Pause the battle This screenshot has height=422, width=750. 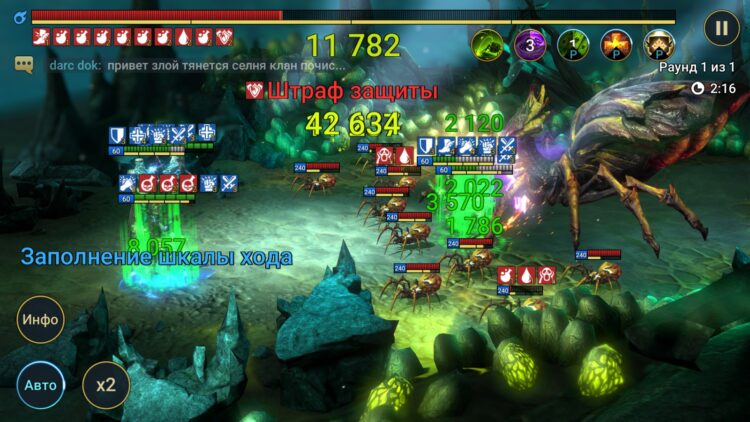click(x=721, y=27)
